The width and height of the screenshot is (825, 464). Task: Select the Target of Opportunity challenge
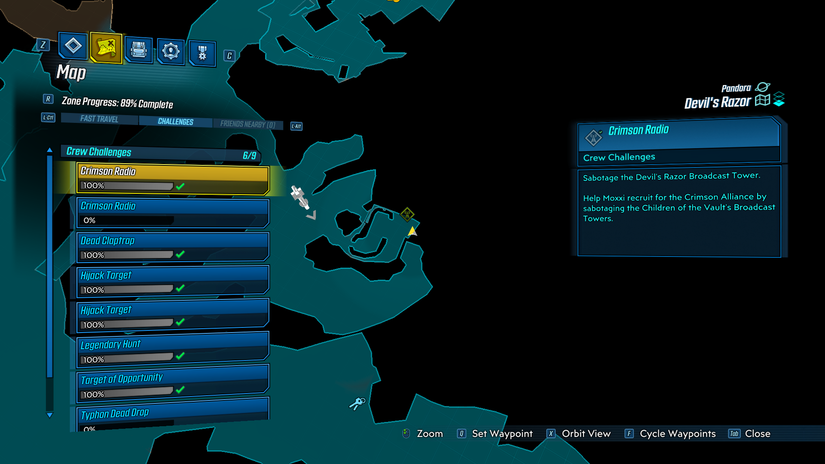point(173,385)
